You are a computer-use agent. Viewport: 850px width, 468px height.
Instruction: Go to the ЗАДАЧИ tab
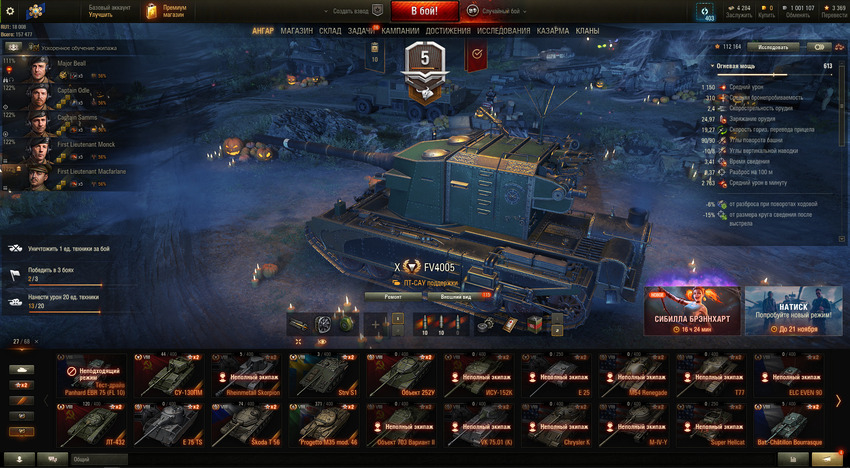(363, 31)
